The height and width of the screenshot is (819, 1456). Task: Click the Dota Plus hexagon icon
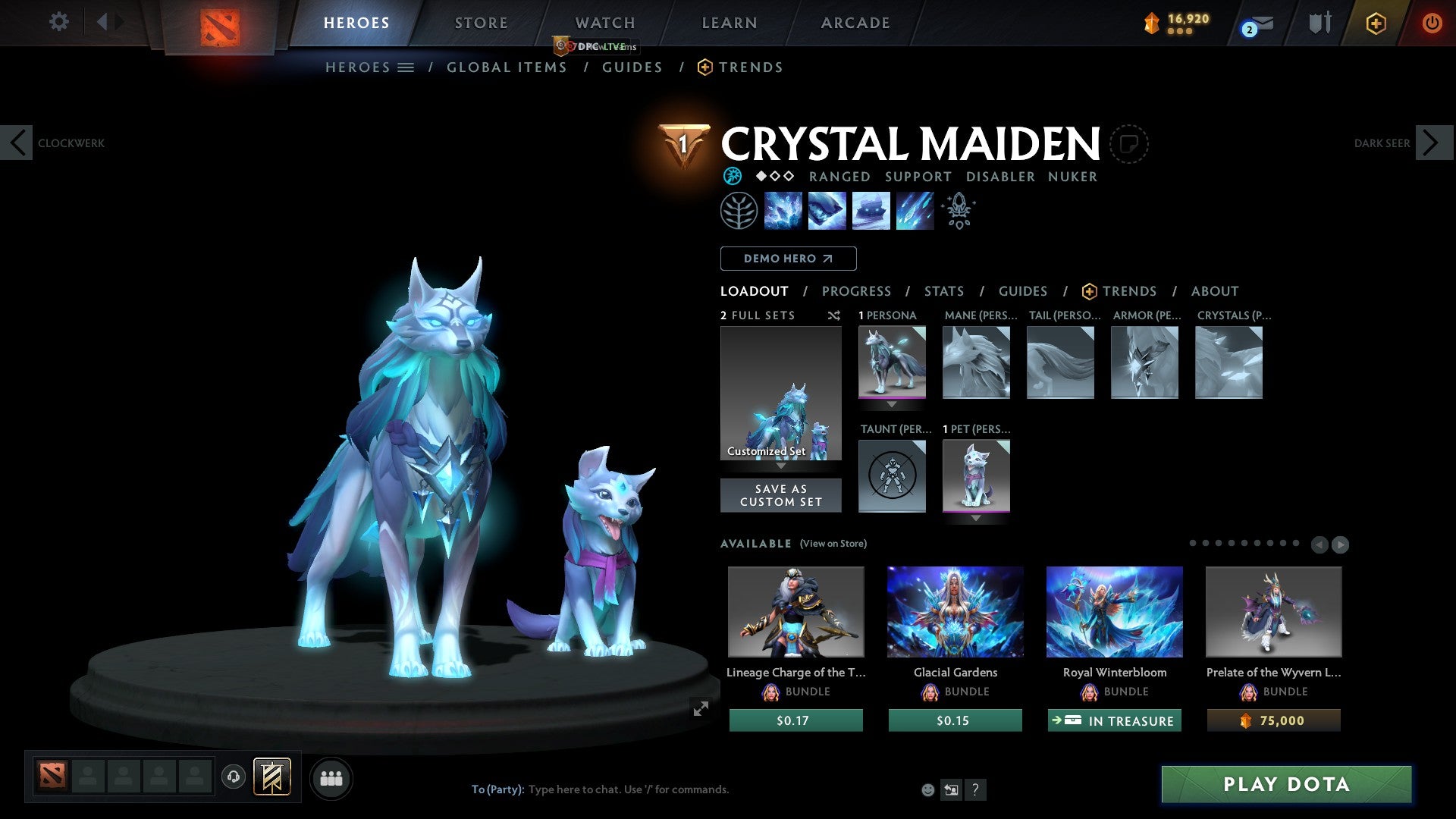point(1376,23)
